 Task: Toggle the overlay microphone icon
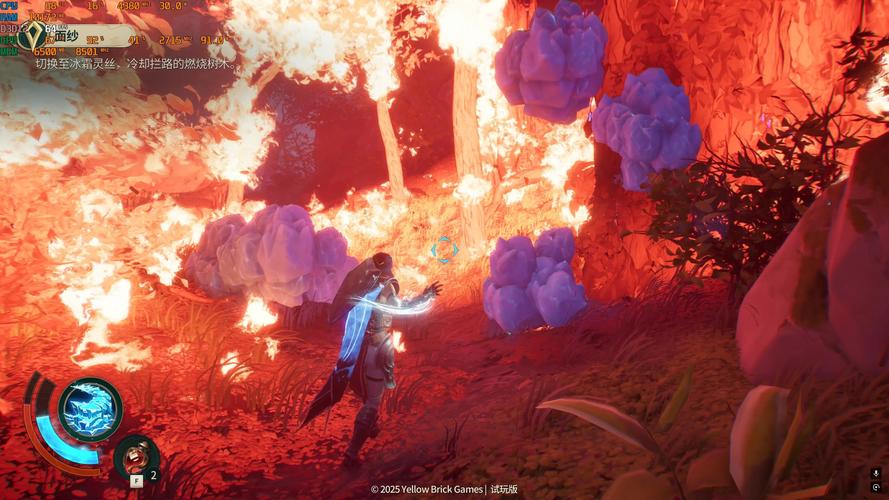876,473
